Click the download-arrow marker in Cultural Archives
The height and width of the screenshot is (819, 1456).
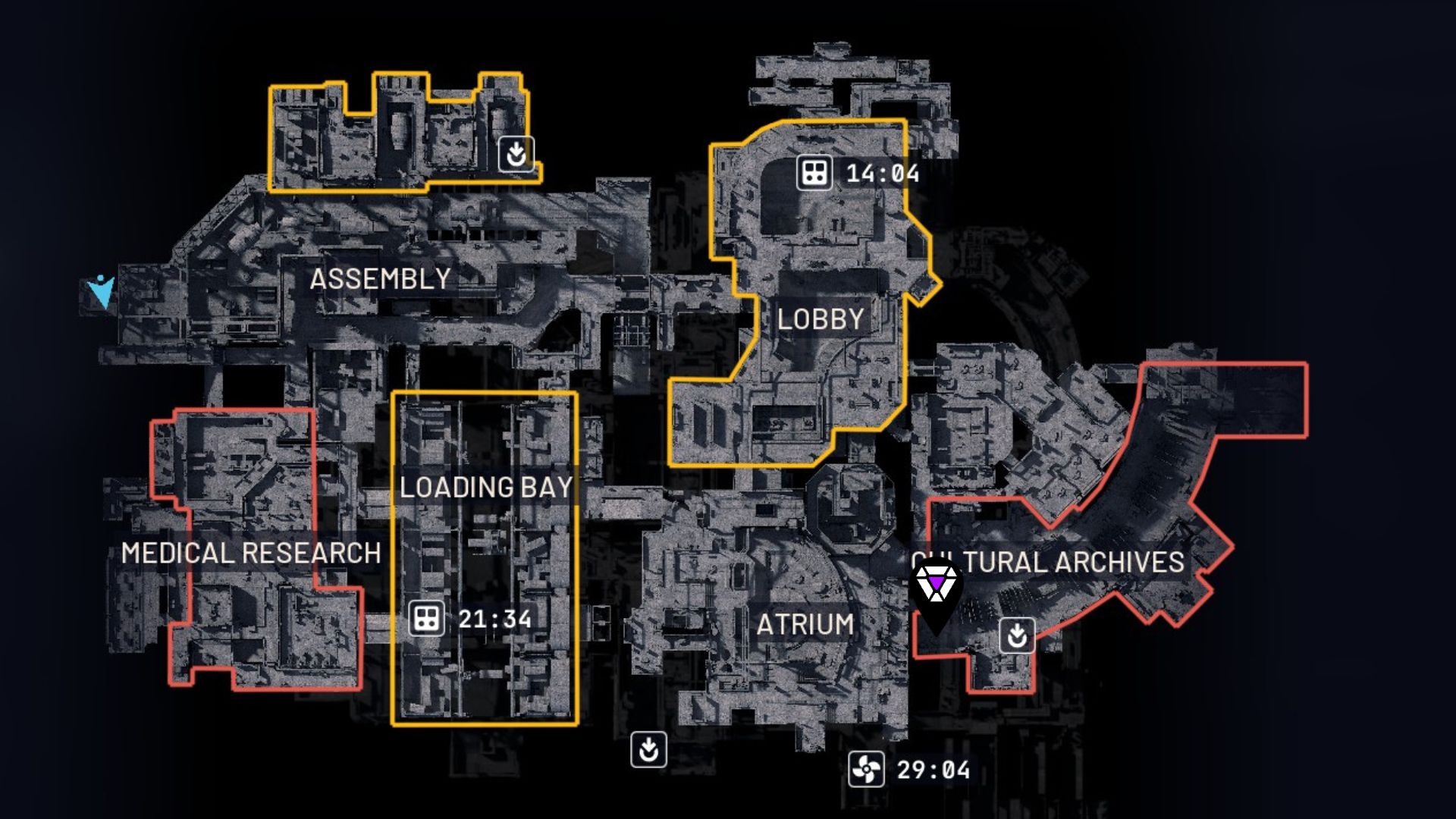click(1017, 635)
